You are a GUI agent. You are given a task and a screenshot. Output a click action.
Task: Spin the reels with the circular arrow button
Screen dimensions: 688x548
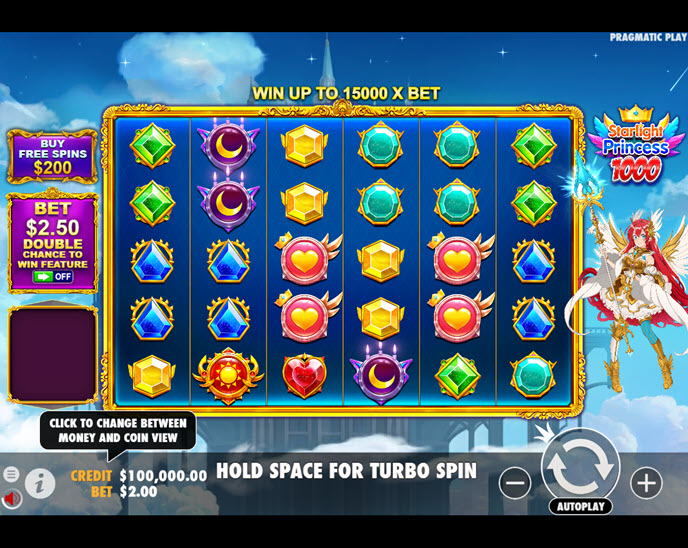[580, 467]
